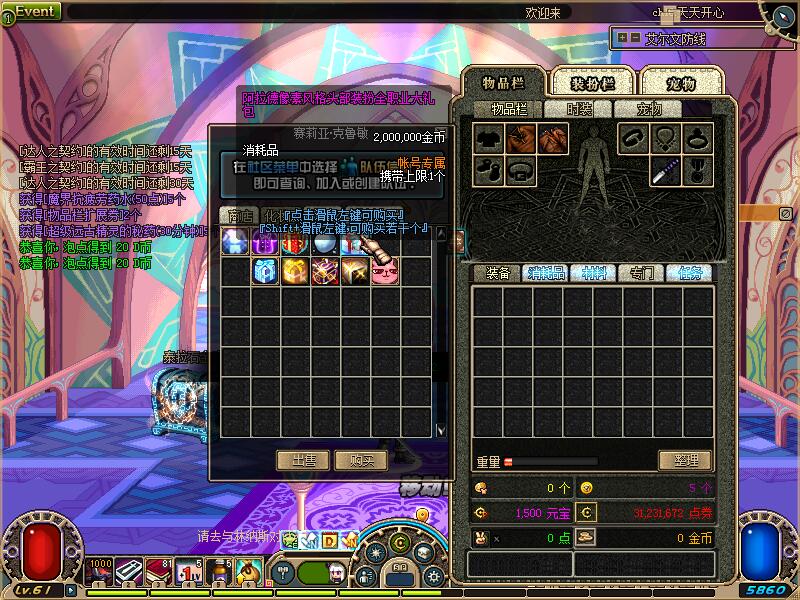
Task: Select the 消耗品 consumables category in inventory
Action: coord(545,272)
